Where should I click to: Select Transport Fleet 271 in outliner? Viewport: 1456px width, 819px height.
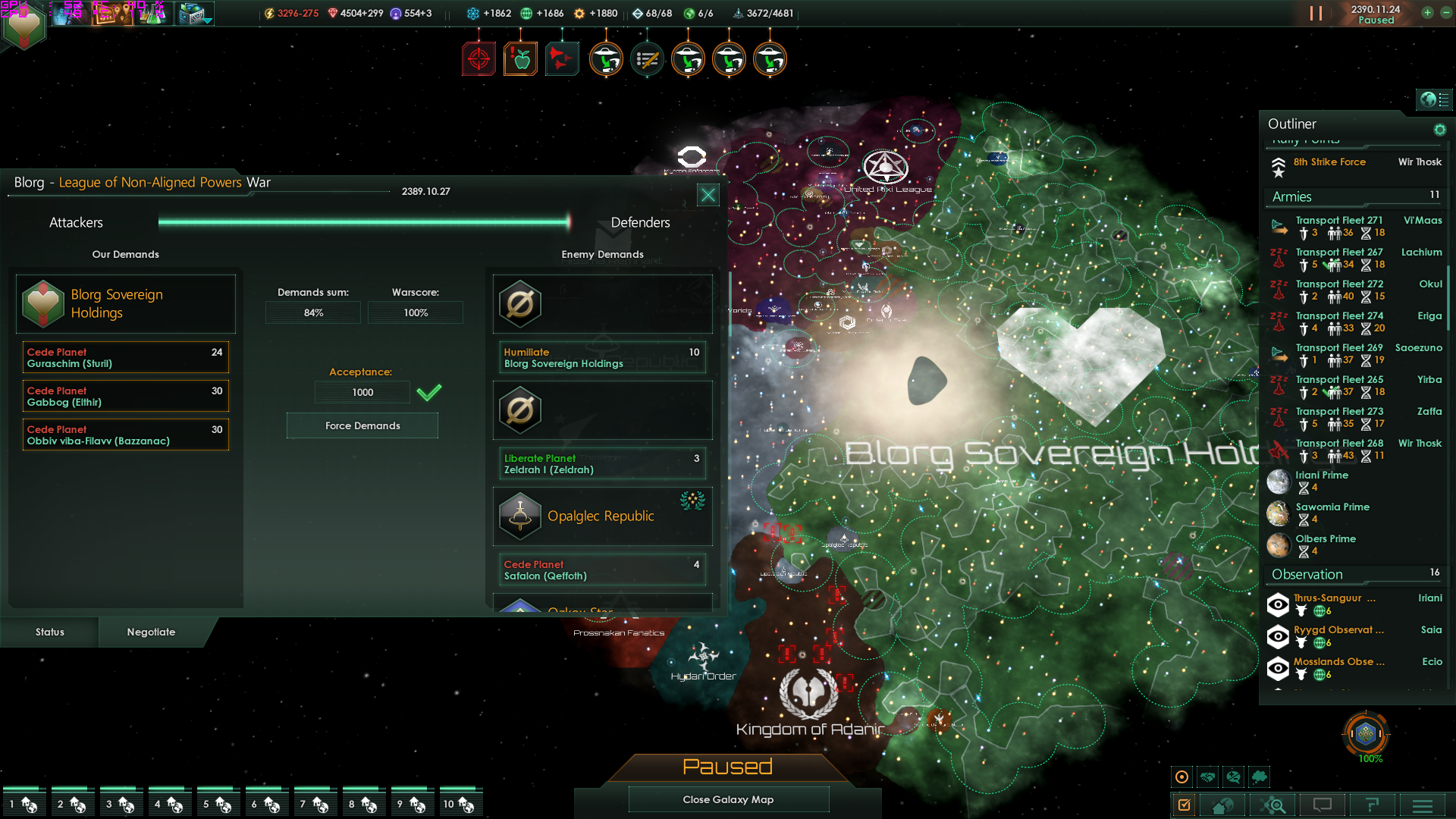coord(1338,221)
